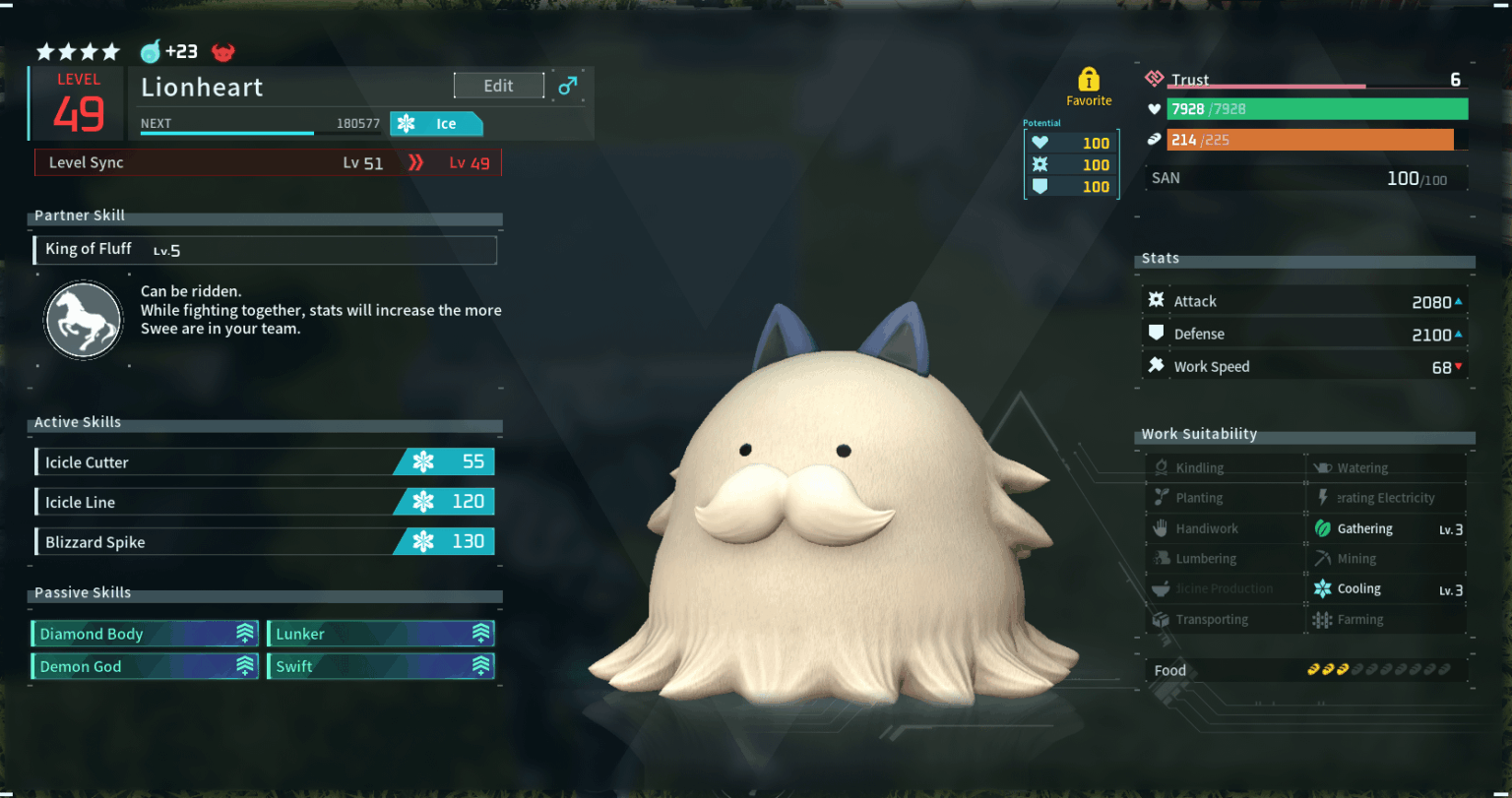Screen dimensions: 1512x798
Task: Click the SAN gauge bar
Action: [1306, 178]
